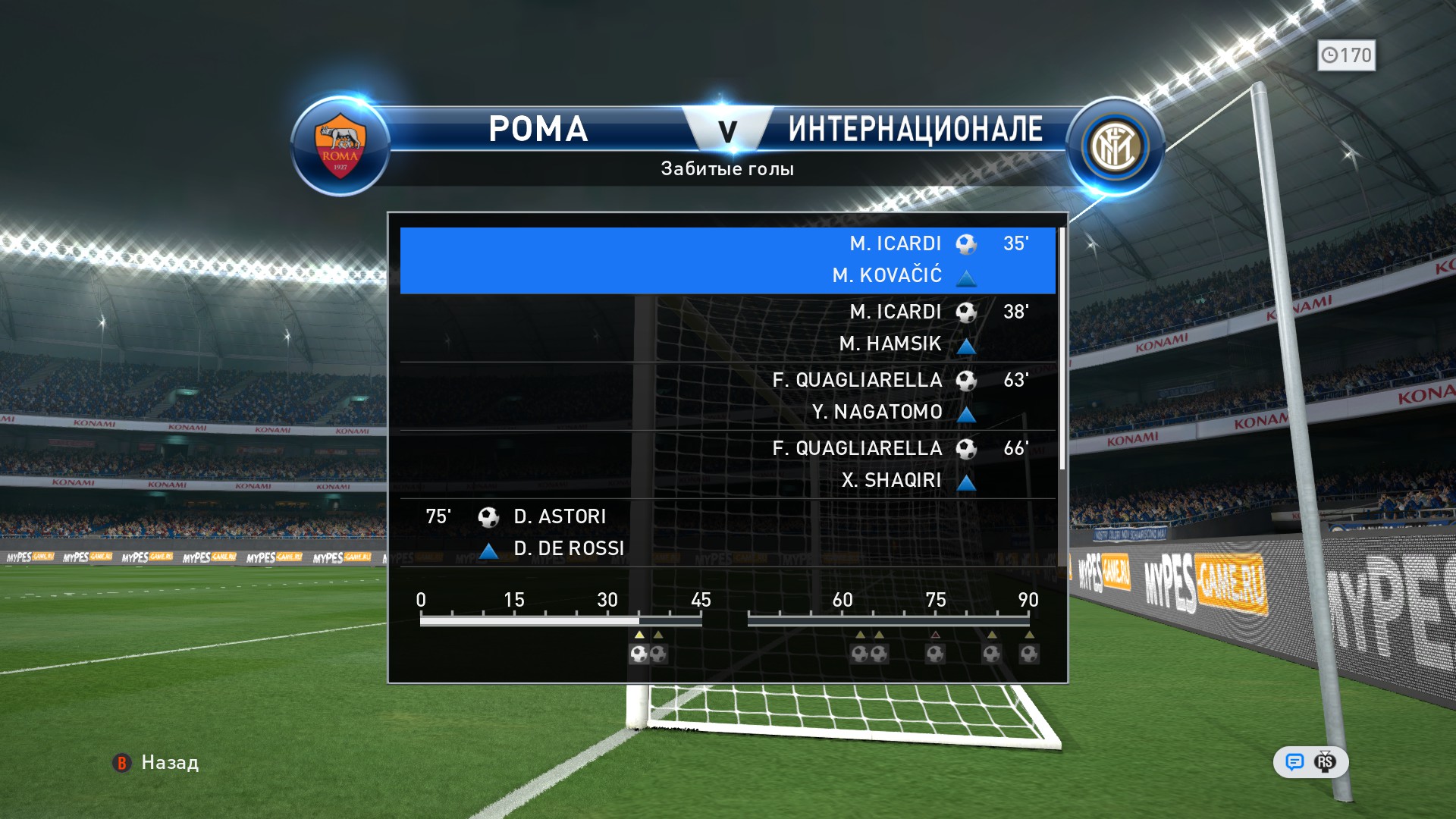Click the timeline ball marker under 90
Viewport: 1456px width, 819px height.
[1029, 654]
